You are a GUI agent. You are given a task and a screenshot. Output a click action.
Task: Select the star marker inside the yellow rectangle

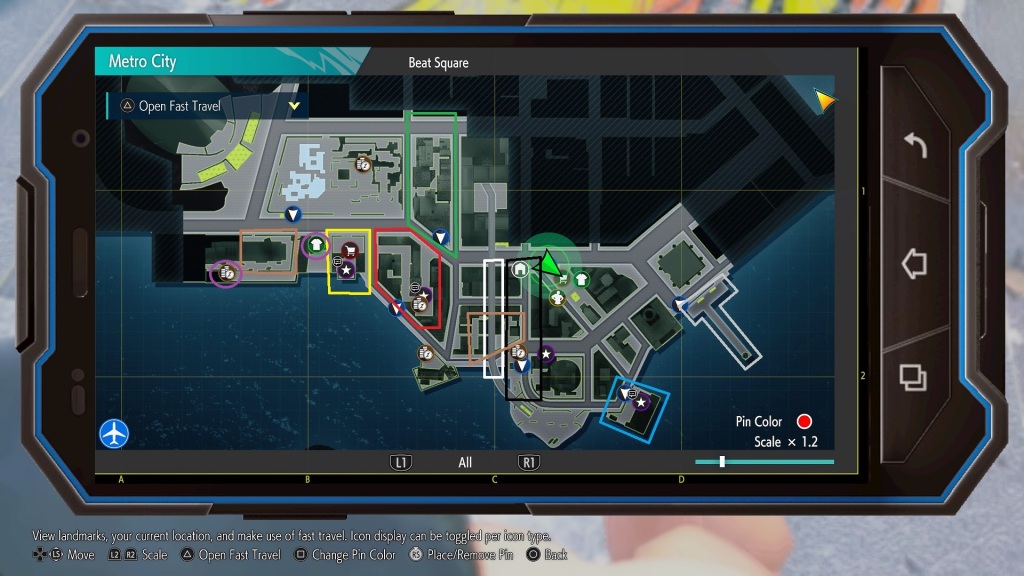346,270
